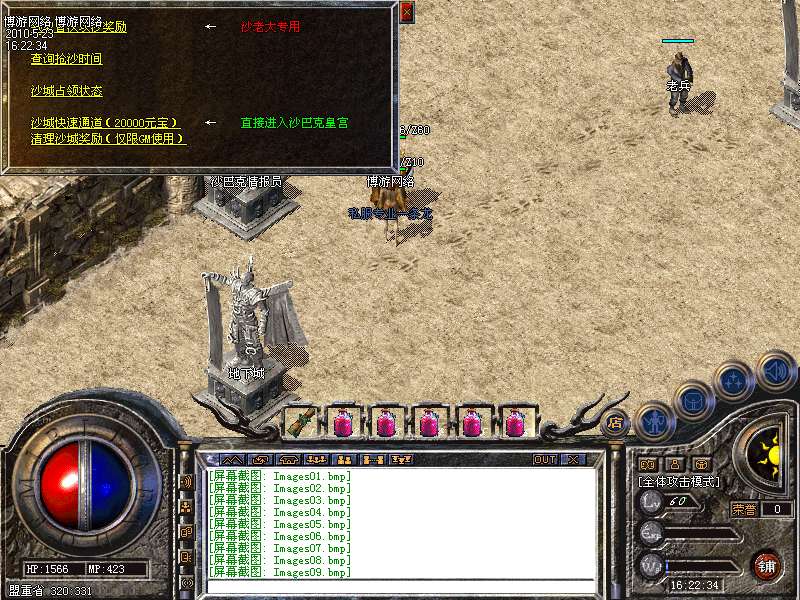
Task: Open the 店 shop button
Action: (x=615, y=422)
